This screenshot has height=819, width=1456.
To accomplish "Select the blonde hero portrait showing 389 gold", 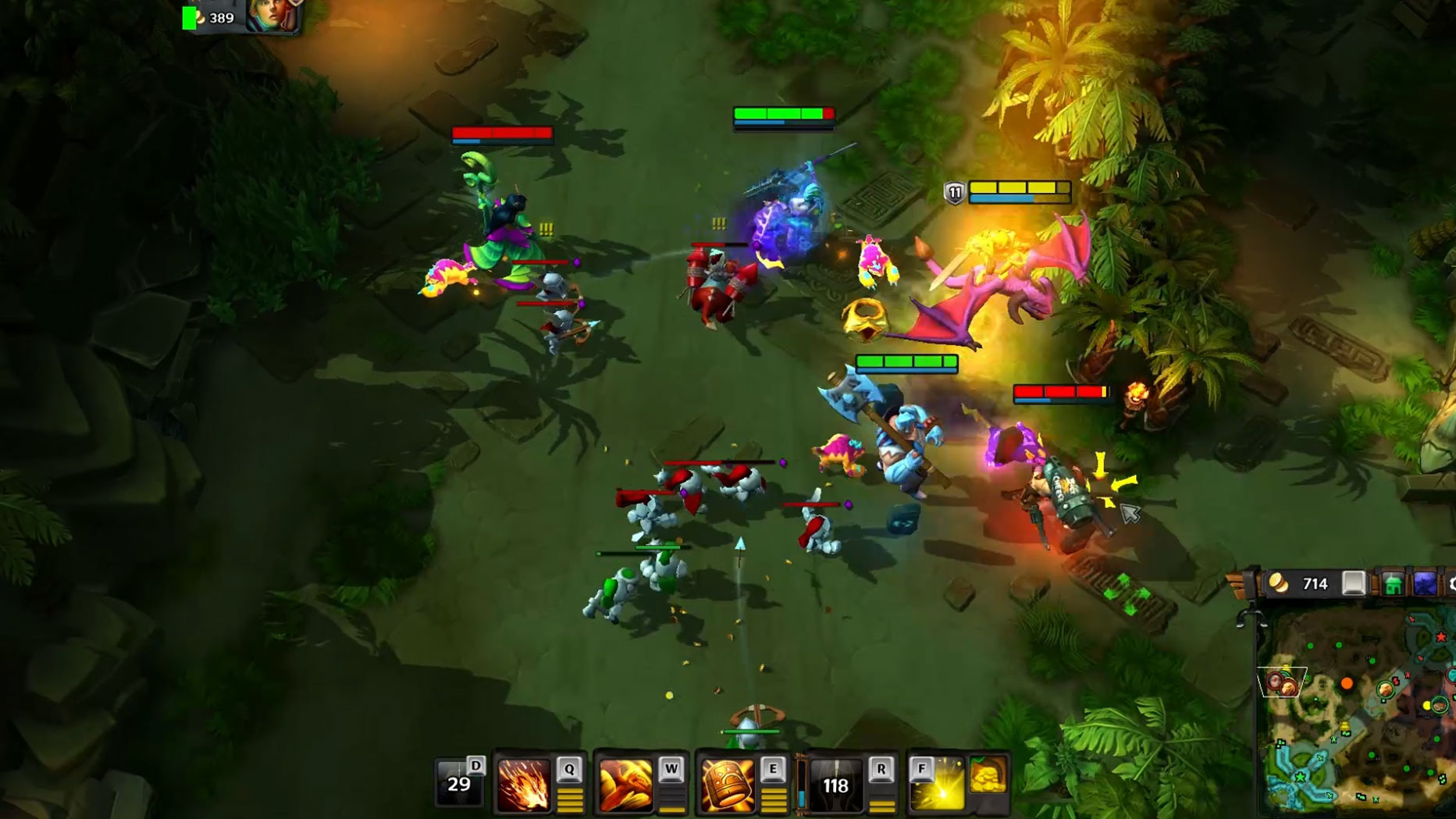I will pyautogui.click(x=272, y=16).
